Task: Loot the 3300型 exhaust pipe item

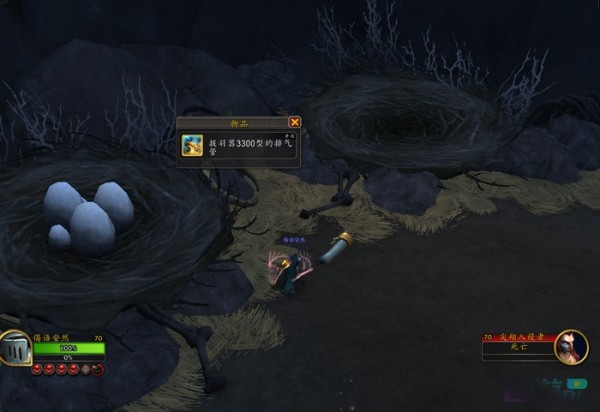Action: click(192, 146)
